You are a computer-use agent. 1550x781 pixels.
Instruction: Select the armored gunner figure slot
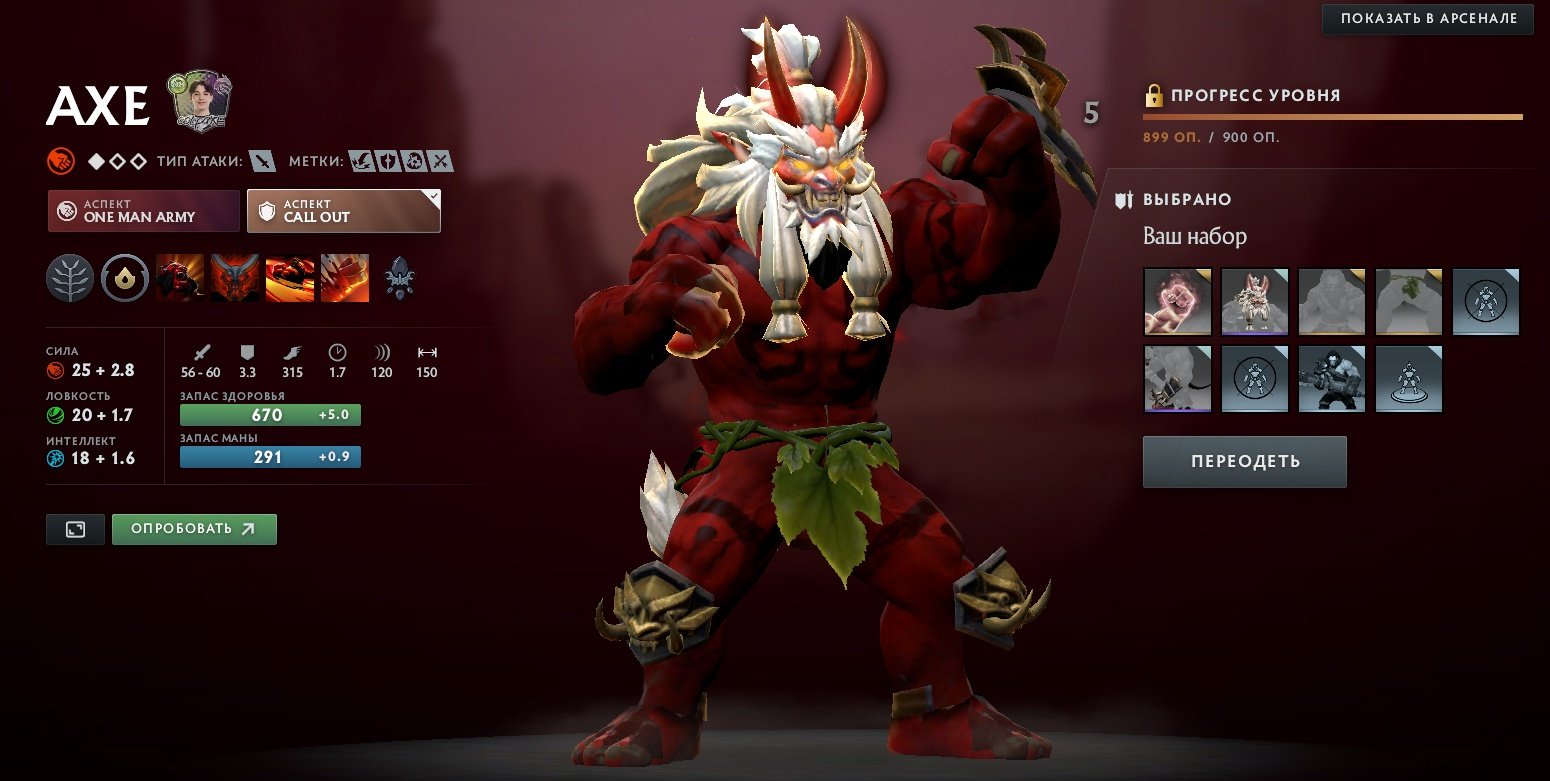(1331, 379)
